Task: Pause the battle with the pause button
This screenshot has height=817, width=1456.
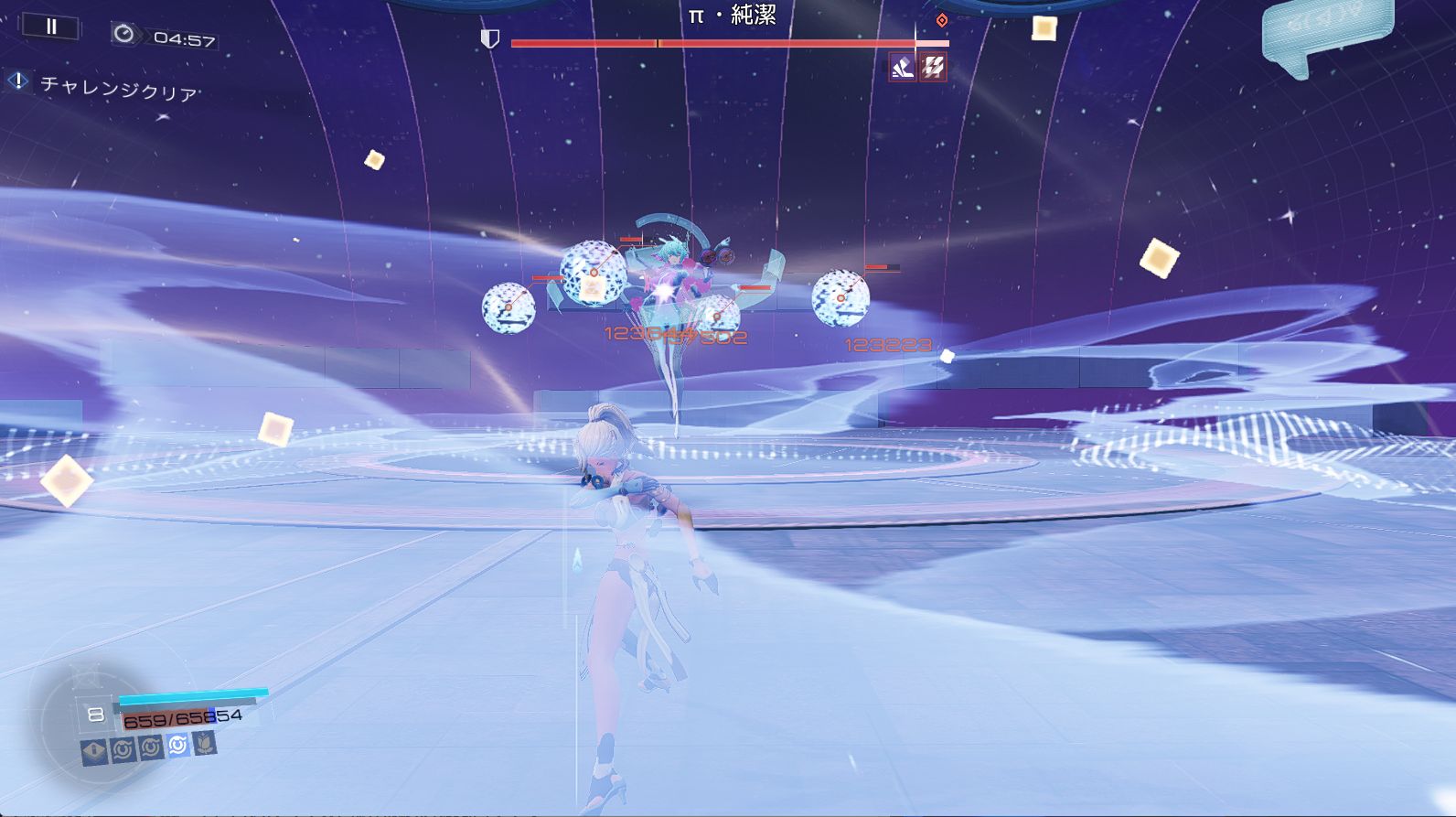Action: (51, 27)
